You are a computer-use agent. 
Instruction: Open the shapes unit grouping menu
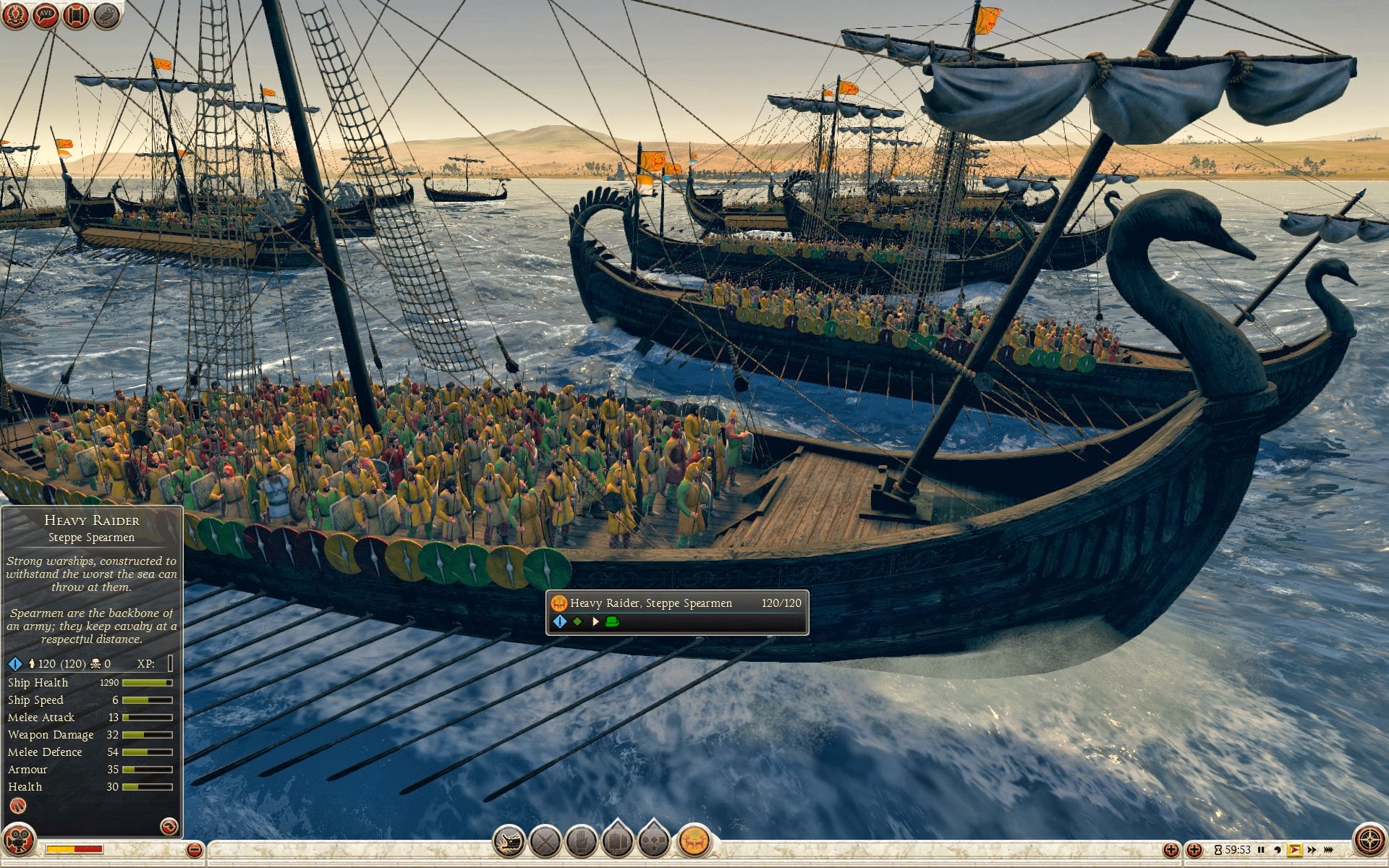(x=655, y=841)
